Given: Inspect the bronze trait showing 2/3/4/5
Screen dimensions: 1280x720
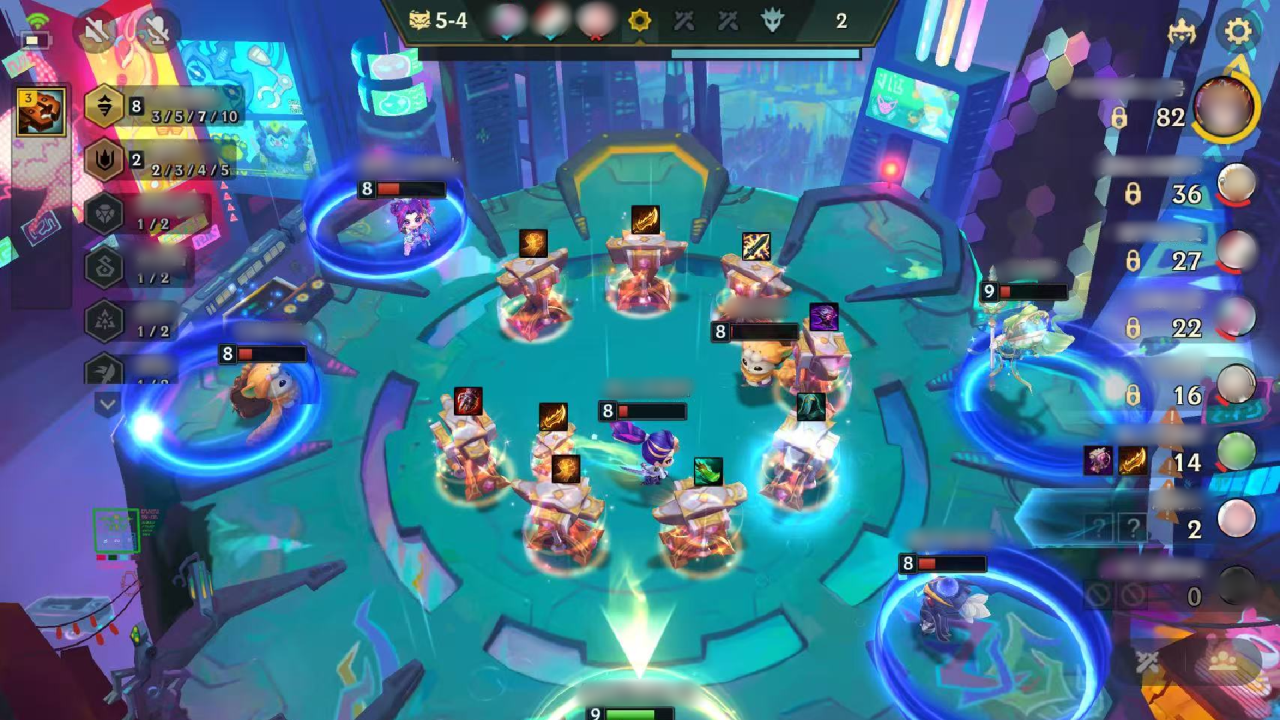Looking at the screenshot, I should [105, 160].
